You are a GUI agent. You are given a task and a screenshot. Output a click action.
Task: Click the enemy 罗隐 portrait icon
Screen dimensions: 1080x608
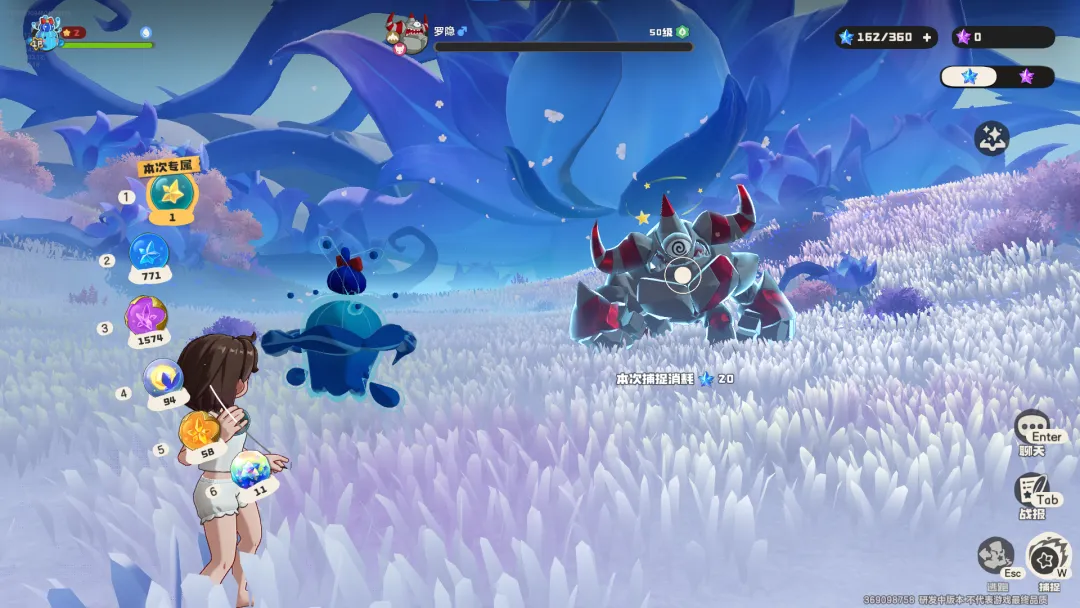coord(408,32)
